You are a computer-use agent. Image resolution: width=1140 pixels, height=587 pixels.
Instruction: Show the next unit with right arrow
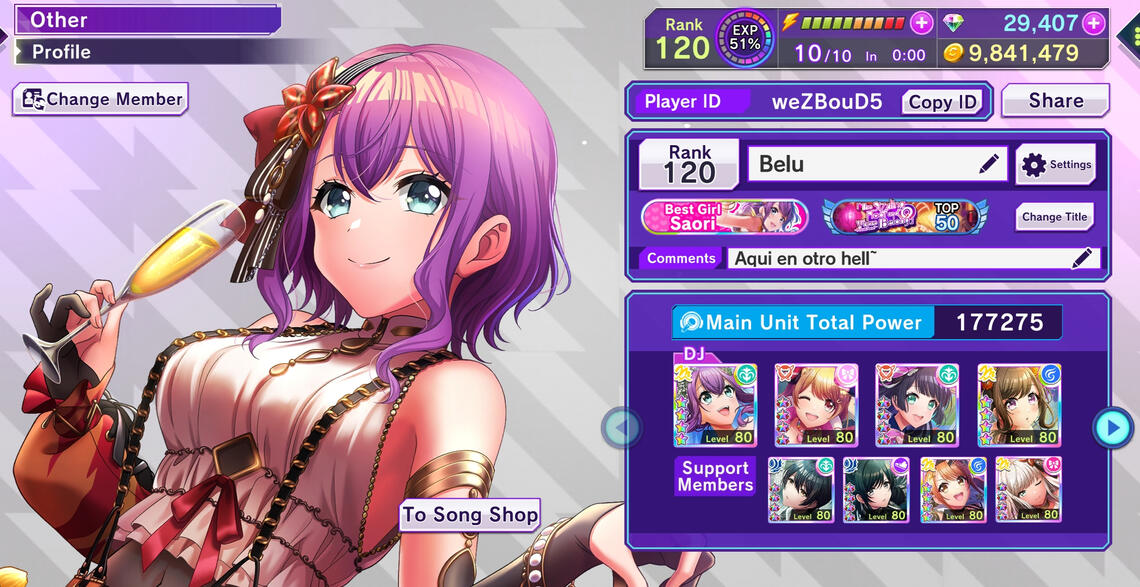(1112, 428)
